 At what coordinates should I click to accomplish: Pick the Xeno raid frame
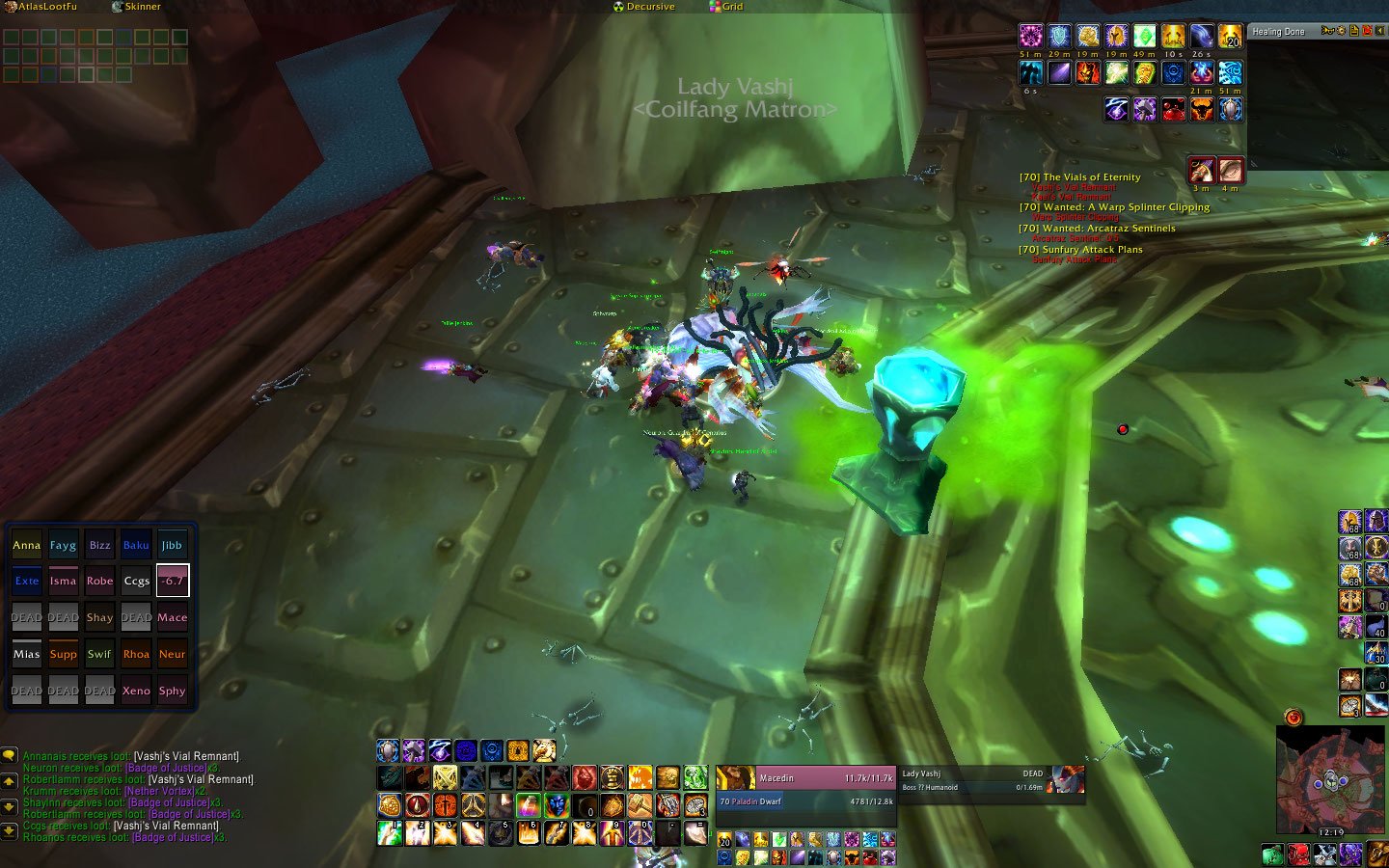(x=136, y=692)
